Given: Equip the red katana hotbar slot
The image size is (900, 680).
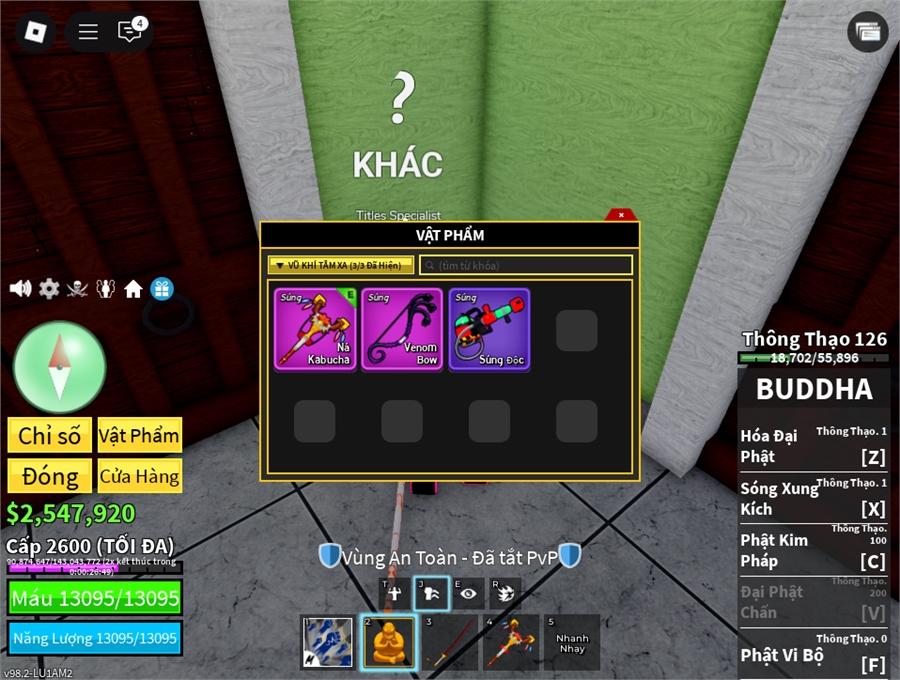Looking at the screenshot, I should pos(449,641).
